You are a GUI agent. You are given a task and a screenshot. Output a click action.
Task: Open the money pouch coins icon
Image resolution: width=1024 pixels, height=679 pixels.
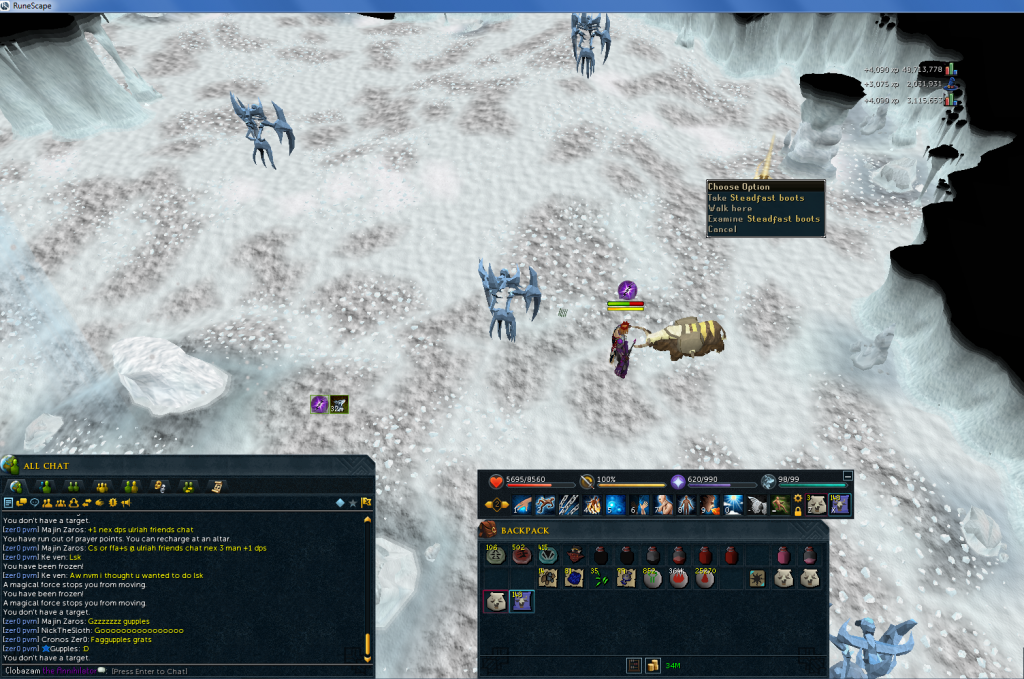pyautogui.click(x=651, y=664)
